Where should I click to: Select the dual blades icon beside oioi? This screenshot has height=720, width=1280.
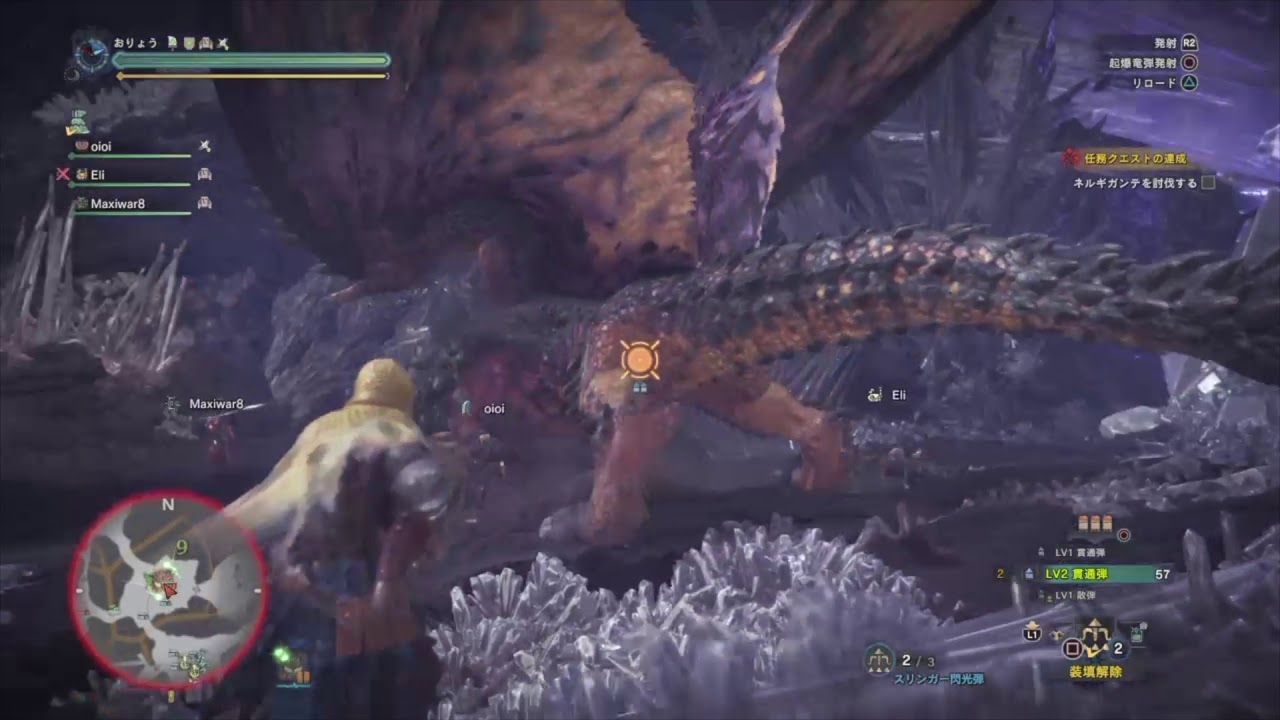[205, 146]
